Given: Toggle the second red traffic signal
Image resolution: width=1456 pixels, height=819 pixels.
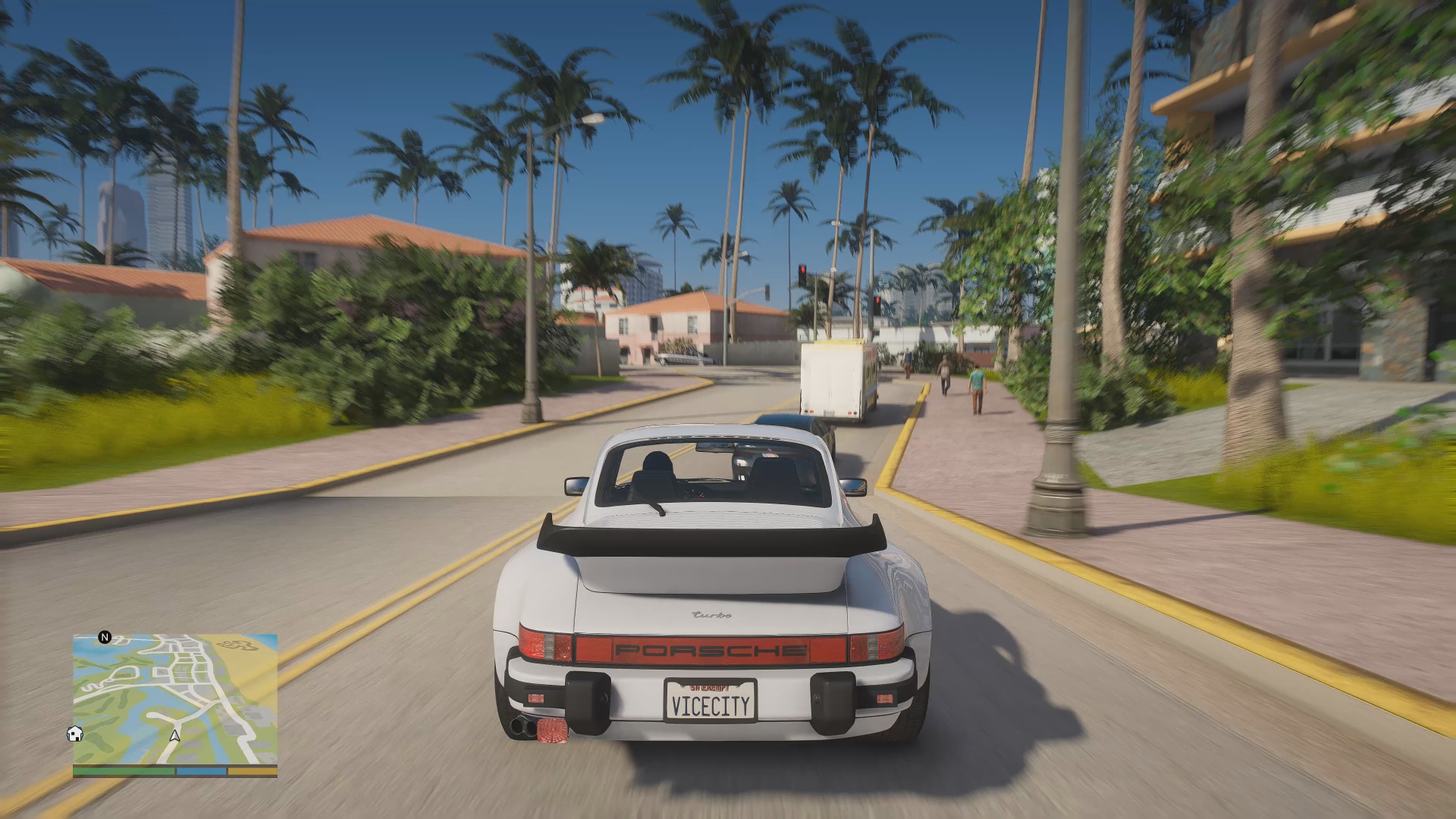Looking at the screenshot, I should click(x=877, y=301).
